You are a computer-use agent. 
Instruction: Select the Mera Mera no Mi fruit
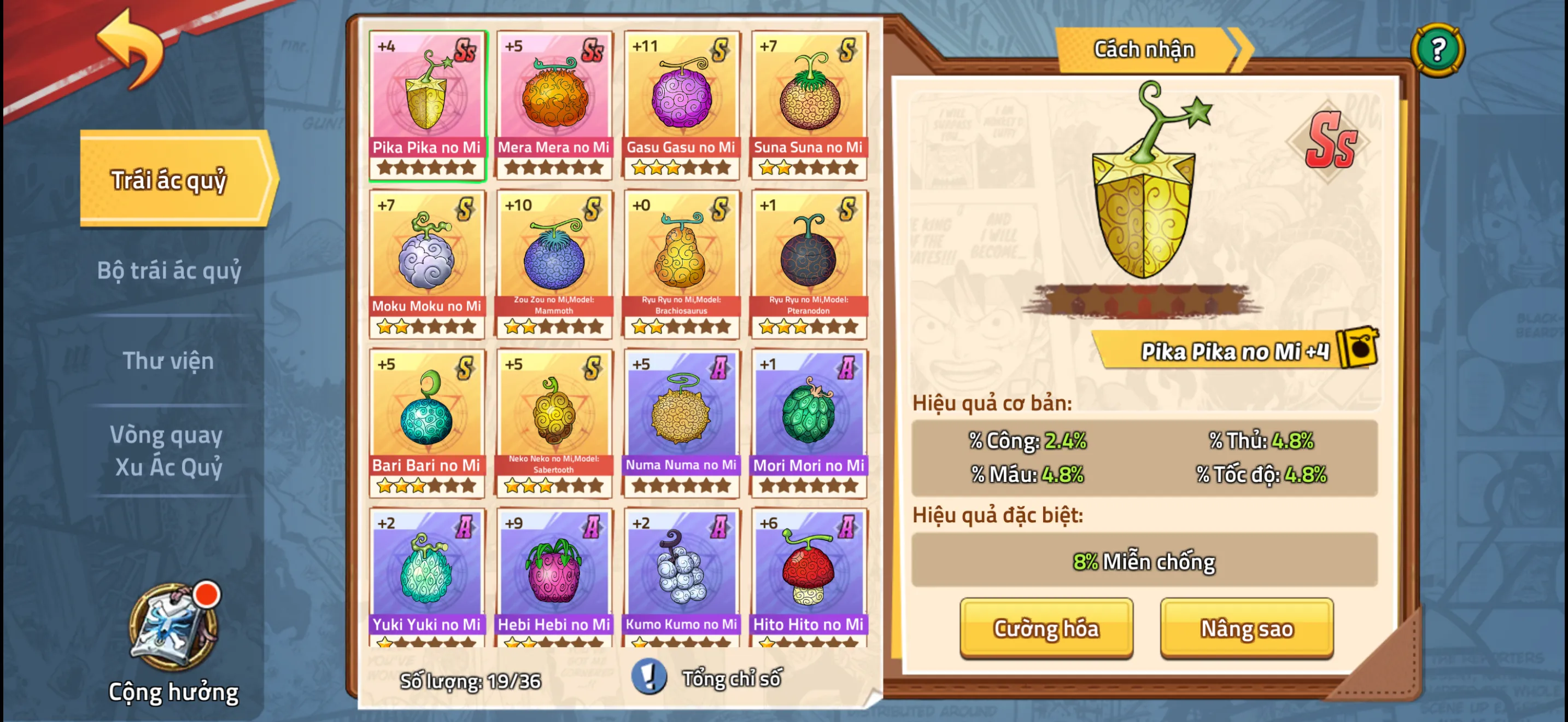point(553,104)
